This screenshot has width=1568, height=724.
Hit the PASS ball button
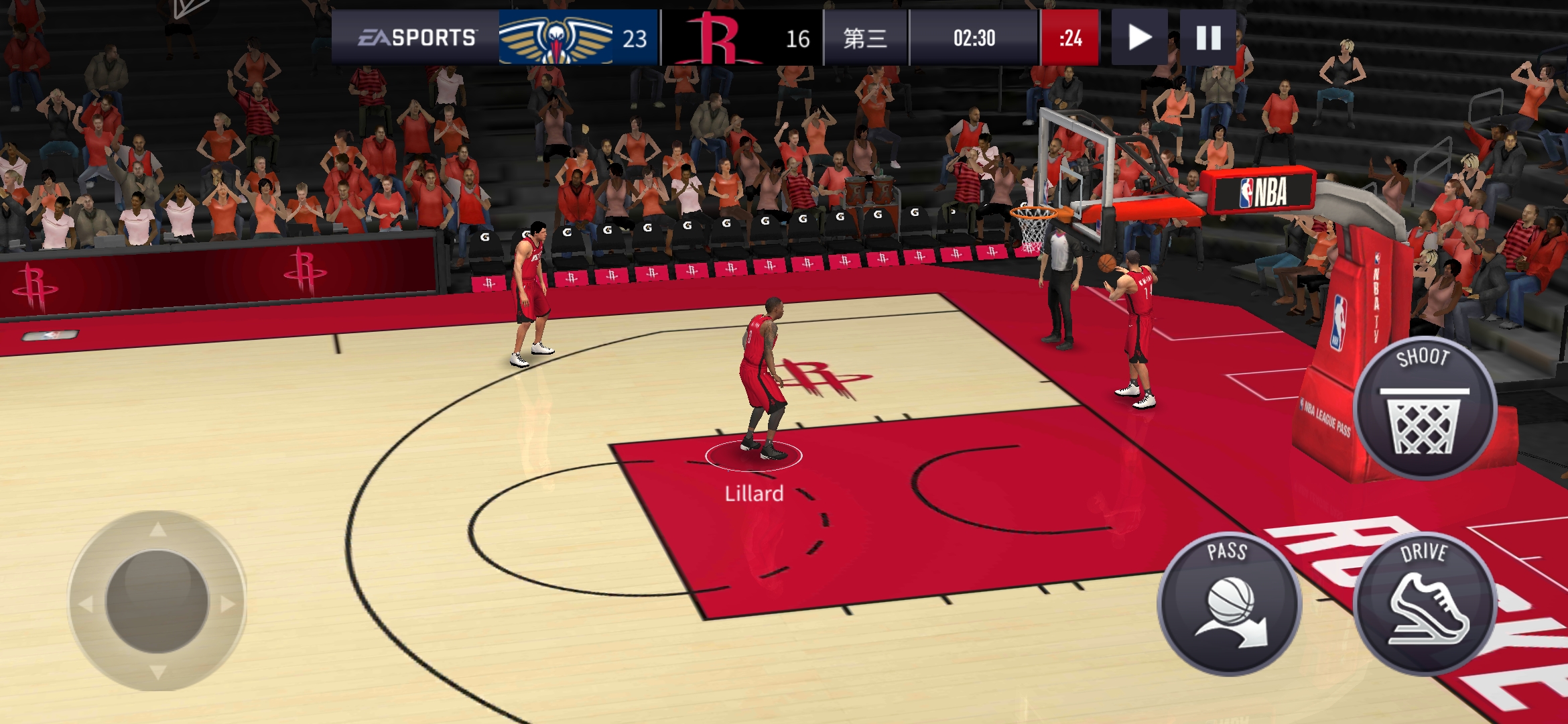(1230, 603)
